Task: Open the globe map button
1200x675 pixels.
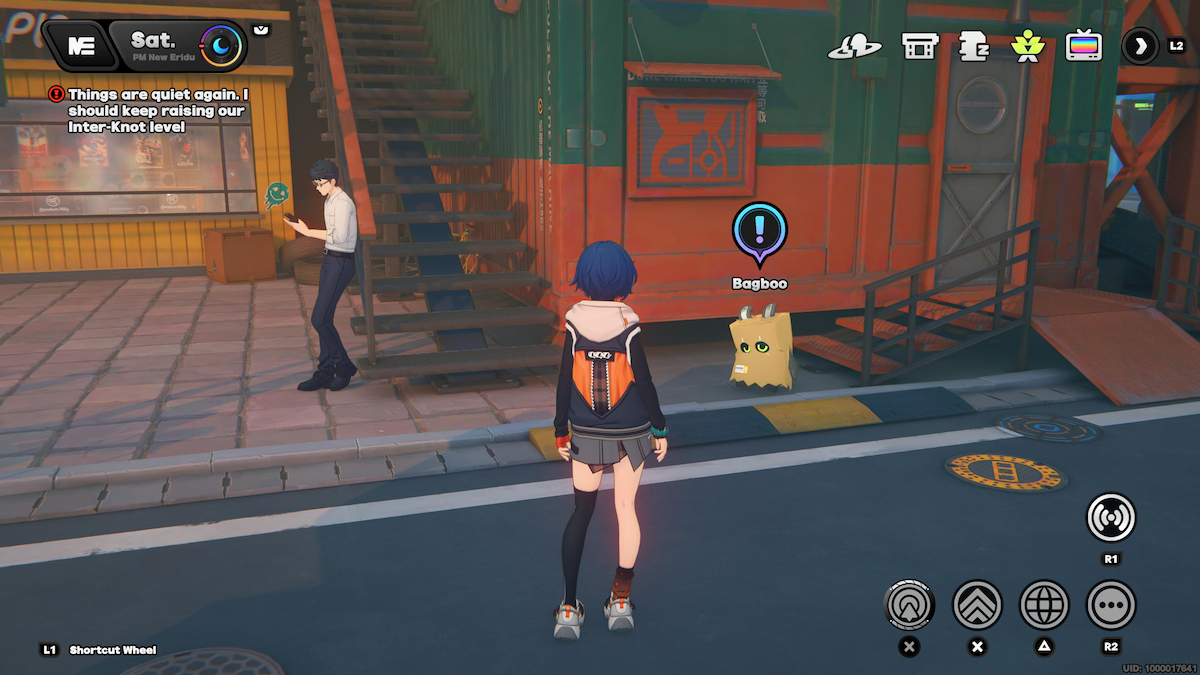Action: (x=1044, y=604)
